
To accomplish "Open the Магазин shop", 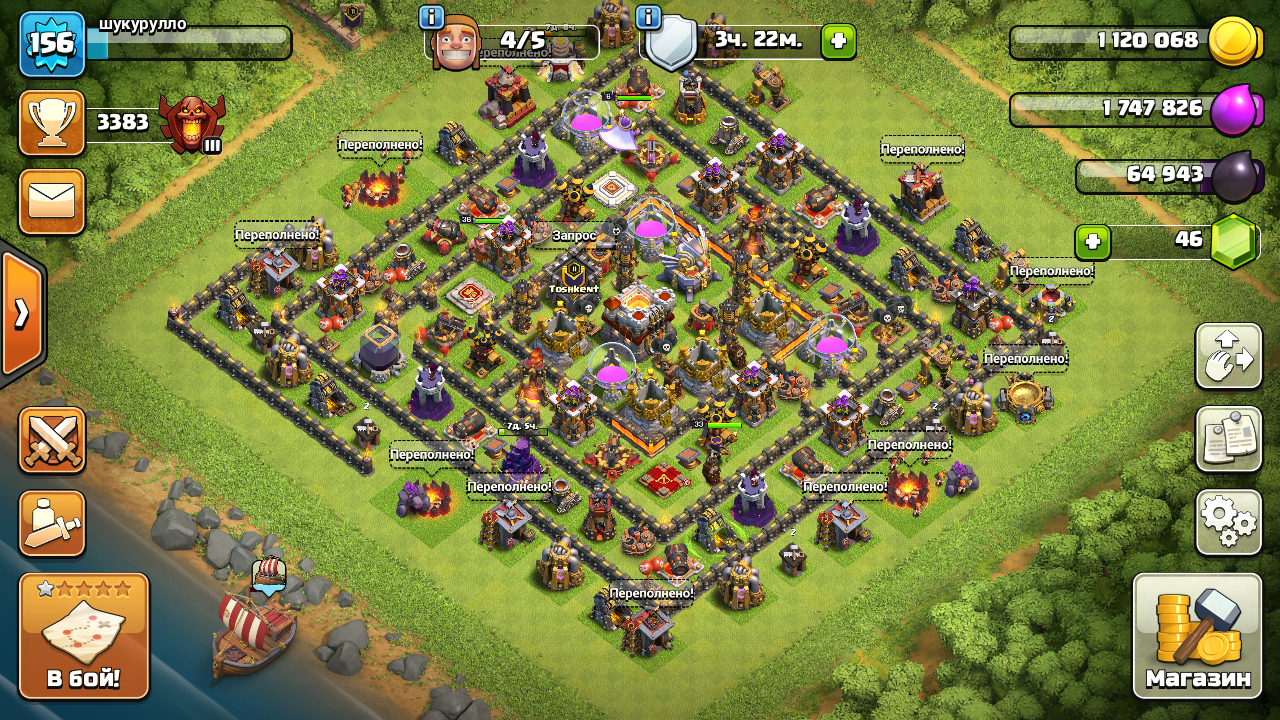I will click(1197, 635).
